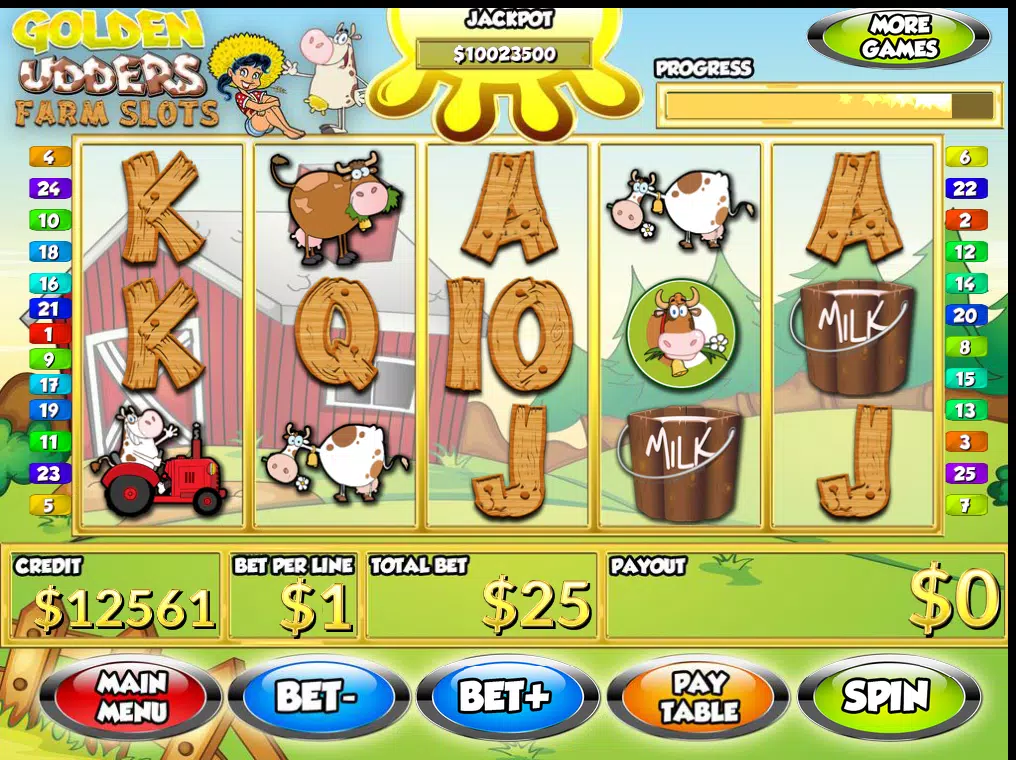Increase the bet with Bet+
The height and width of the screenshot is (760, 1016).
pos(506,696)
